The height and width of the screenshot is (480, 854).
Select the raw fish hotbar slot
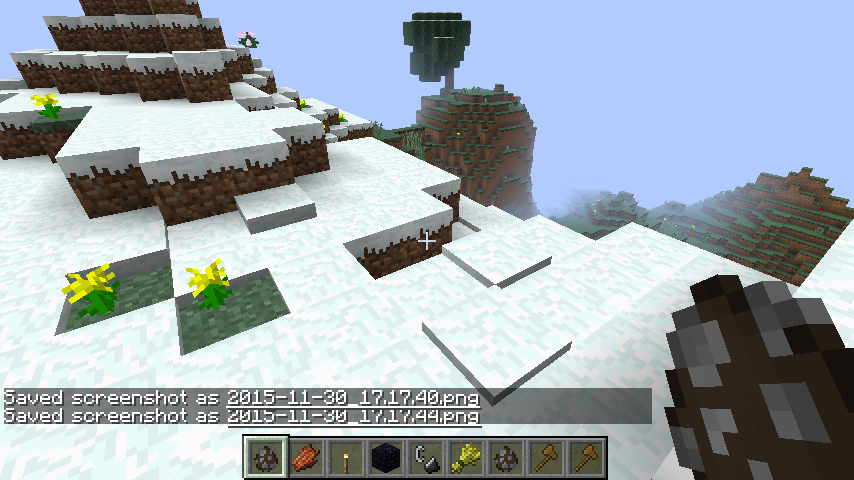[x=307, y=457]
